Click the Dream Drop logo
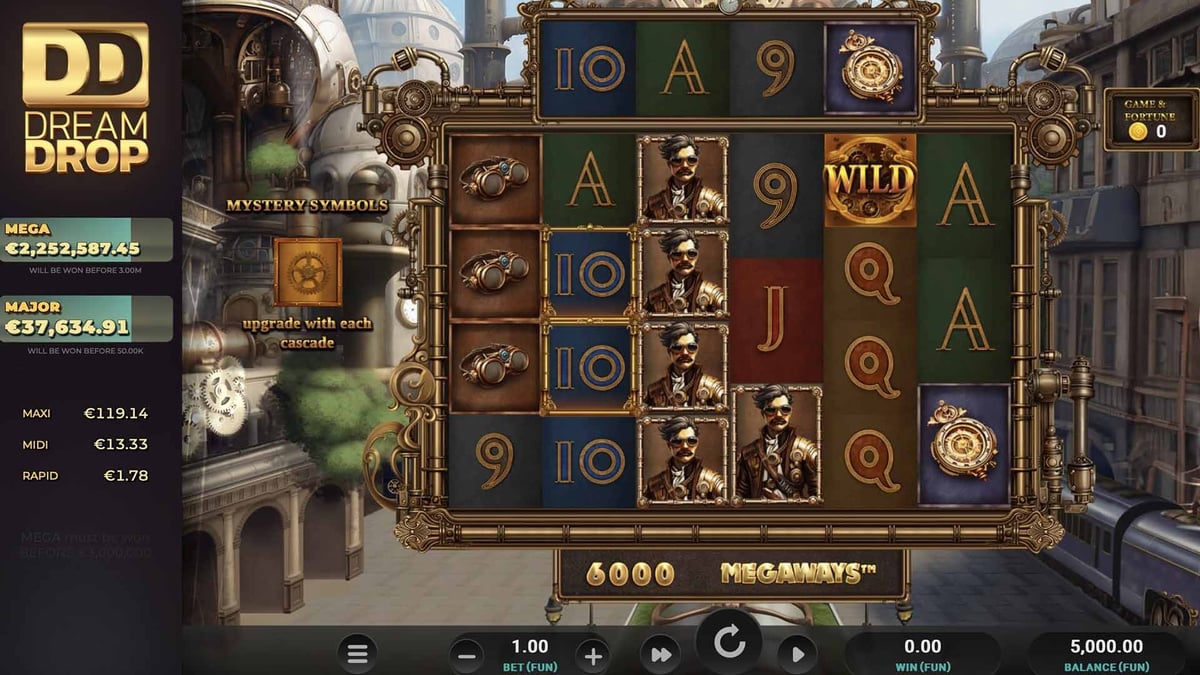Image resolution: width=1200 pixels, height=675 pixels. coord(86,97)
